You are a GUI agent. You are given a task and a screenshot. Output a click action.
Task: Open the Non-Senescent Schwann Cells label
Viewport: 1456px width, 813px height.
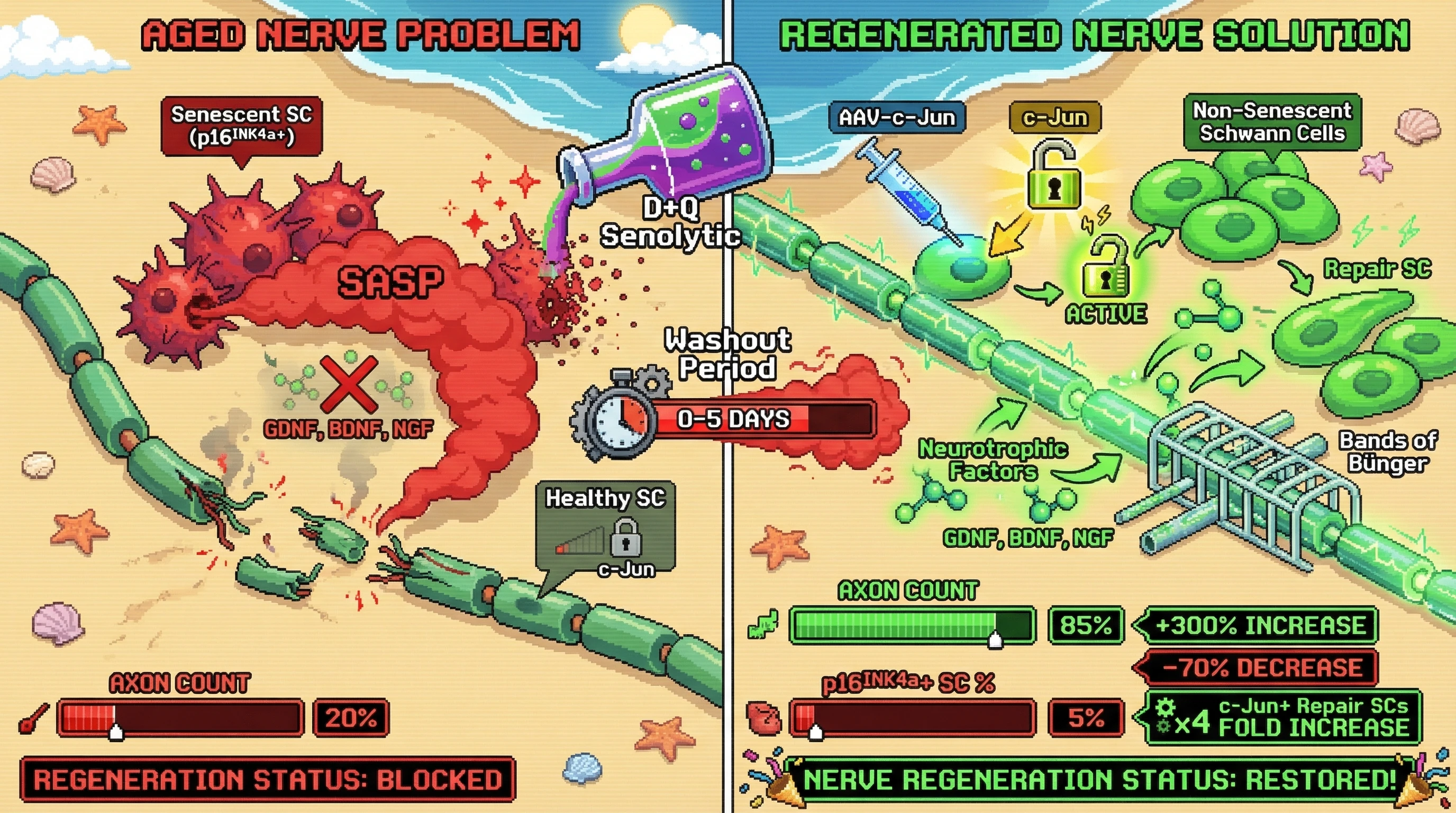(1272, 123)
